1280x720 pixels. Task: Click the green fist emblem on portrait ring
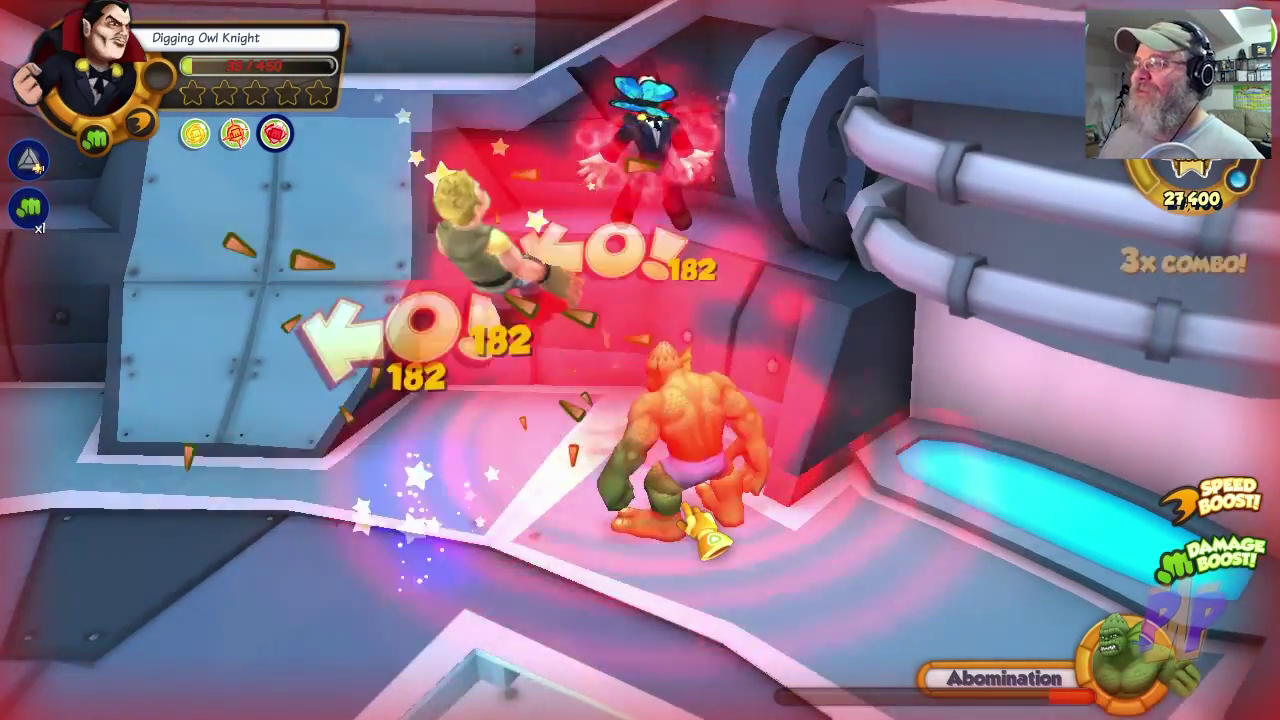[x=95, y=139]
